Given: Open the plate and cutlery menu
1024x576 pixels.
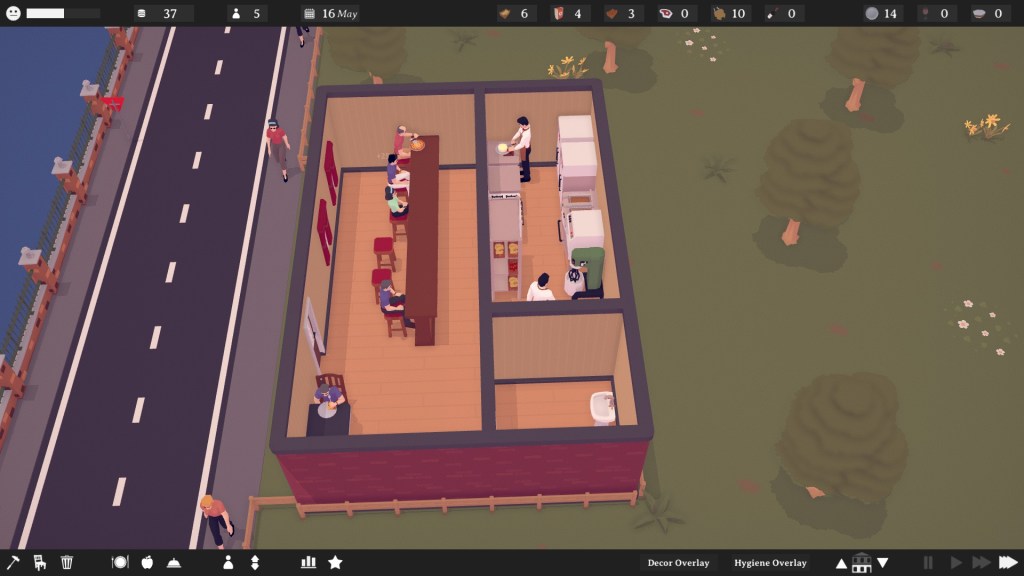Looking at the screenshot, I should (120, 562).
